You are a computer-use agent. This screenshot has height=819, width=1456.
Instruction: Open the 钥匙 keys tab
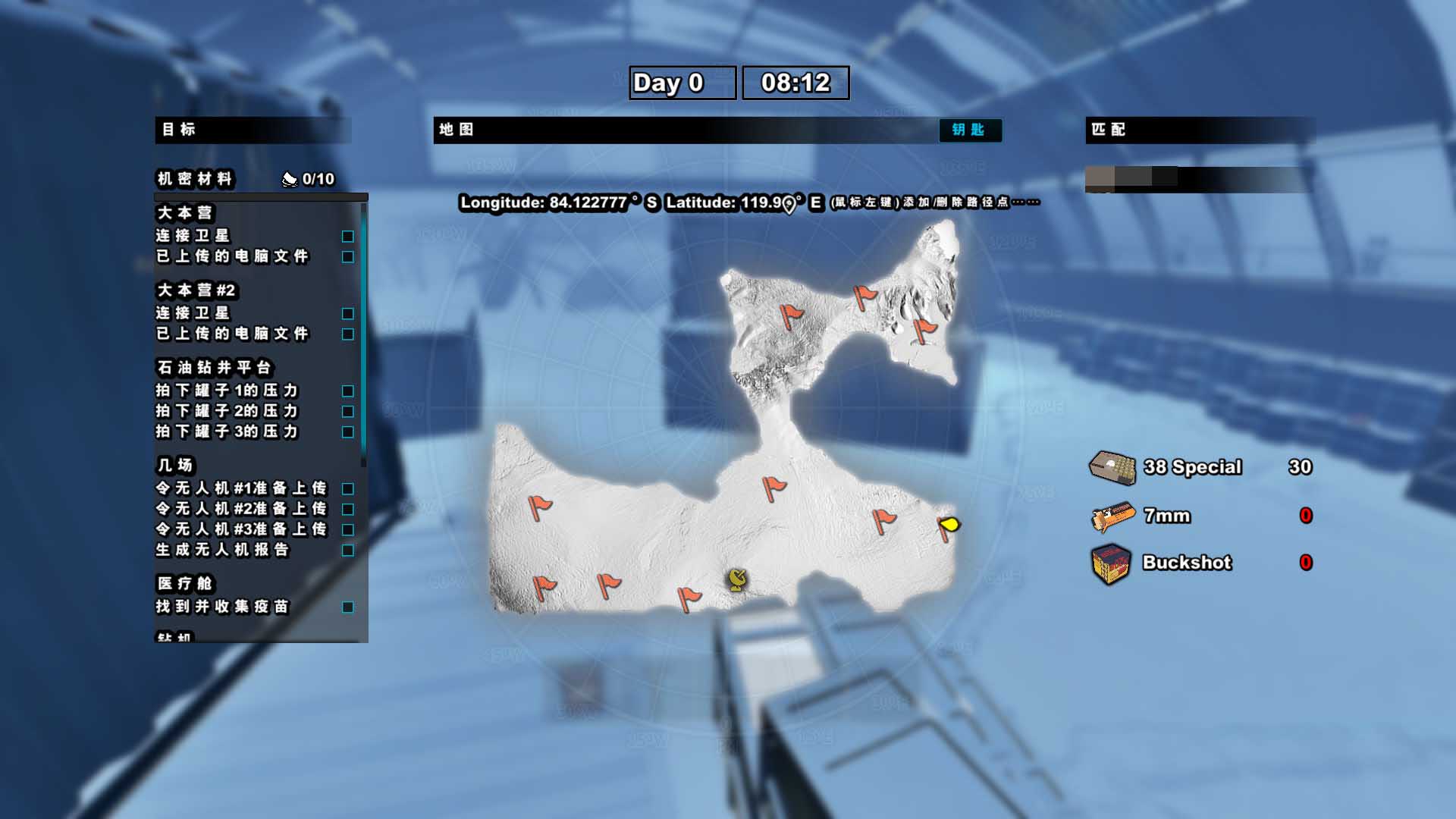click(x=970, y=130)
